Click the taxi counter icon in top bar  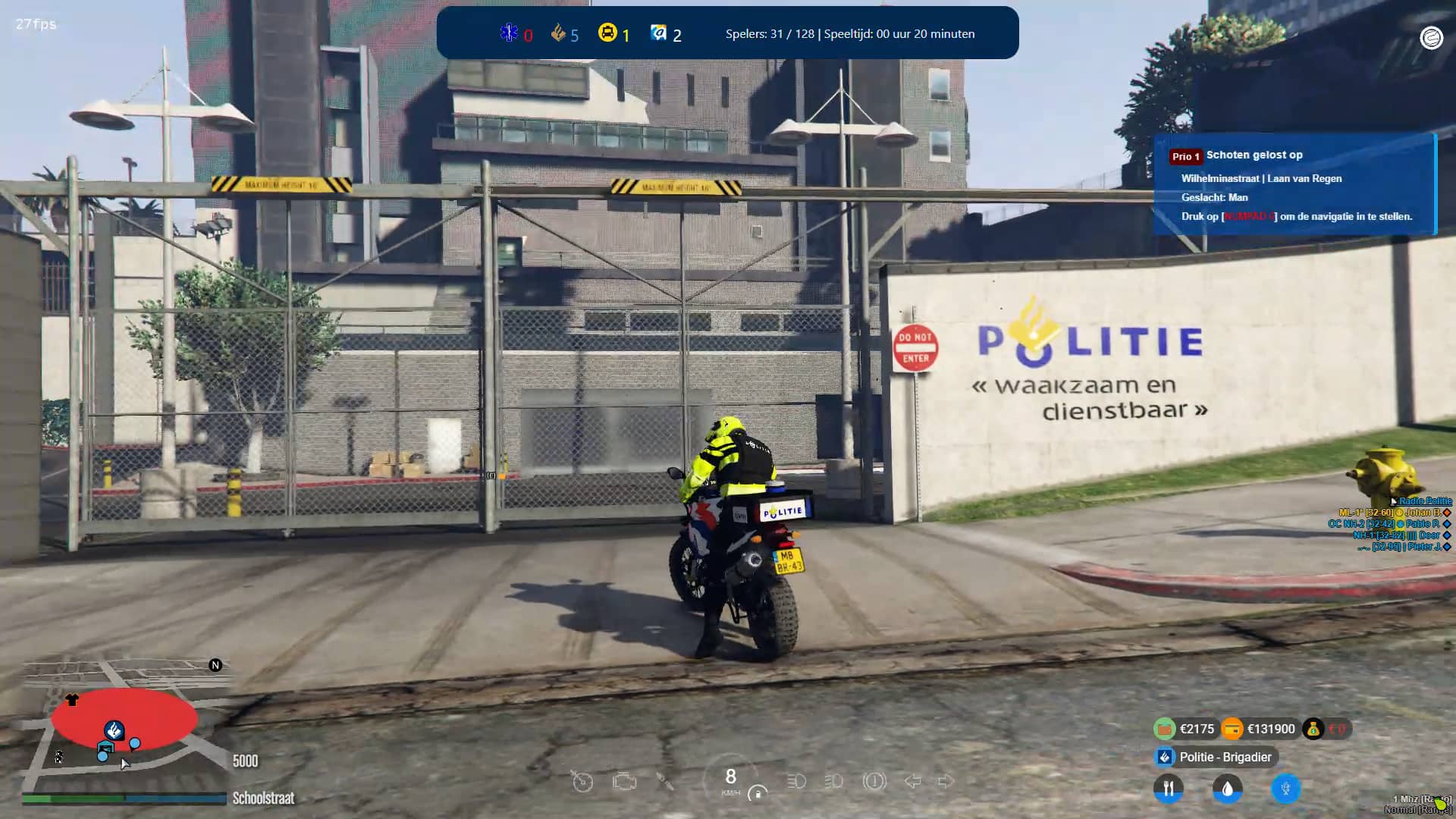point(607,33)
